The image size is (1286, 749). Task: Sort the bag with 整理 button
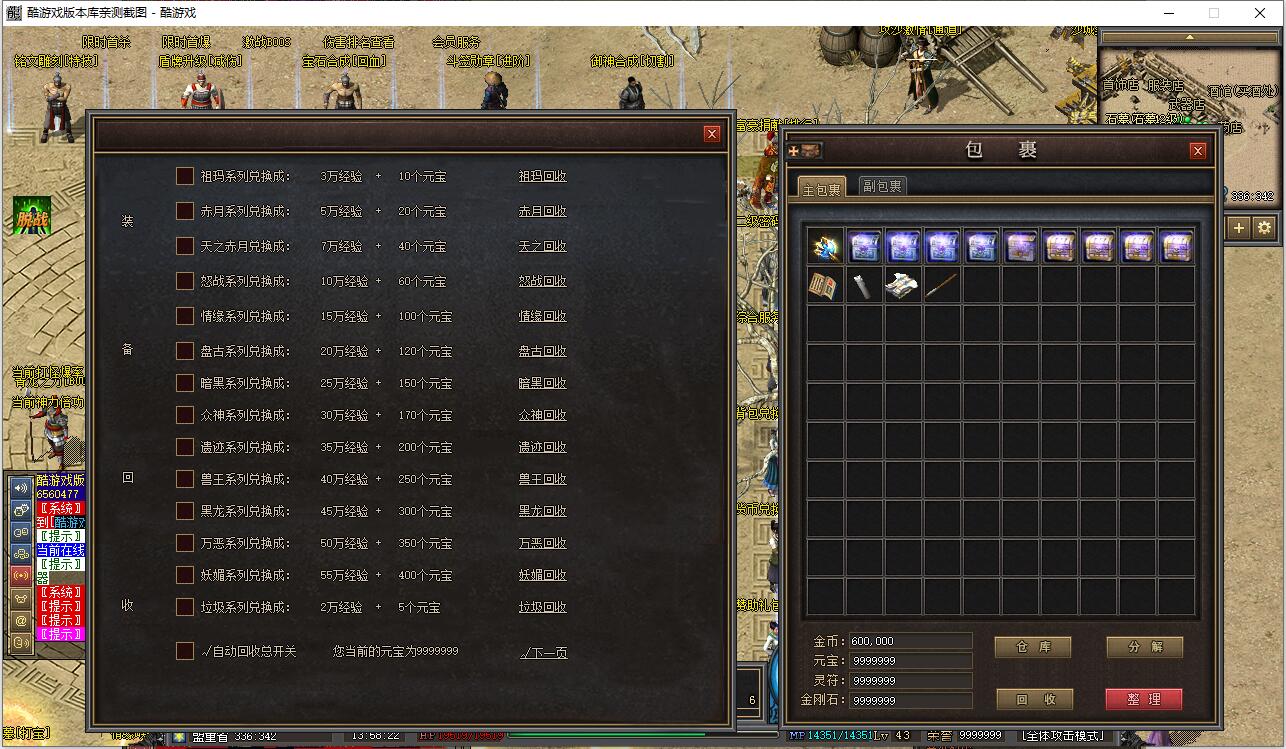click(1144, 699)
